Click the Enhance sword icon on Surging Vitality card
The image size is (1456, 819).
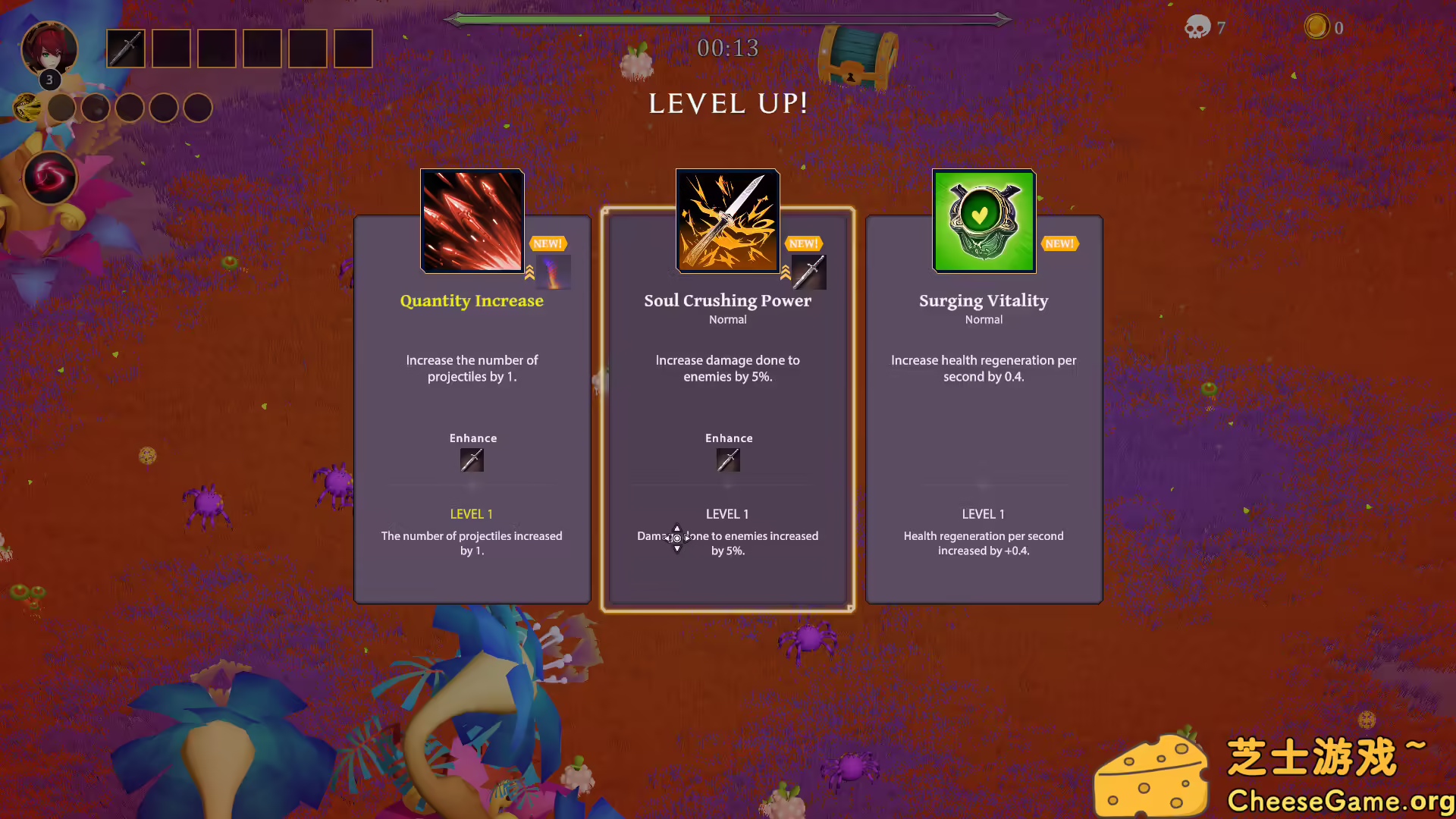(x=983, y=460)
